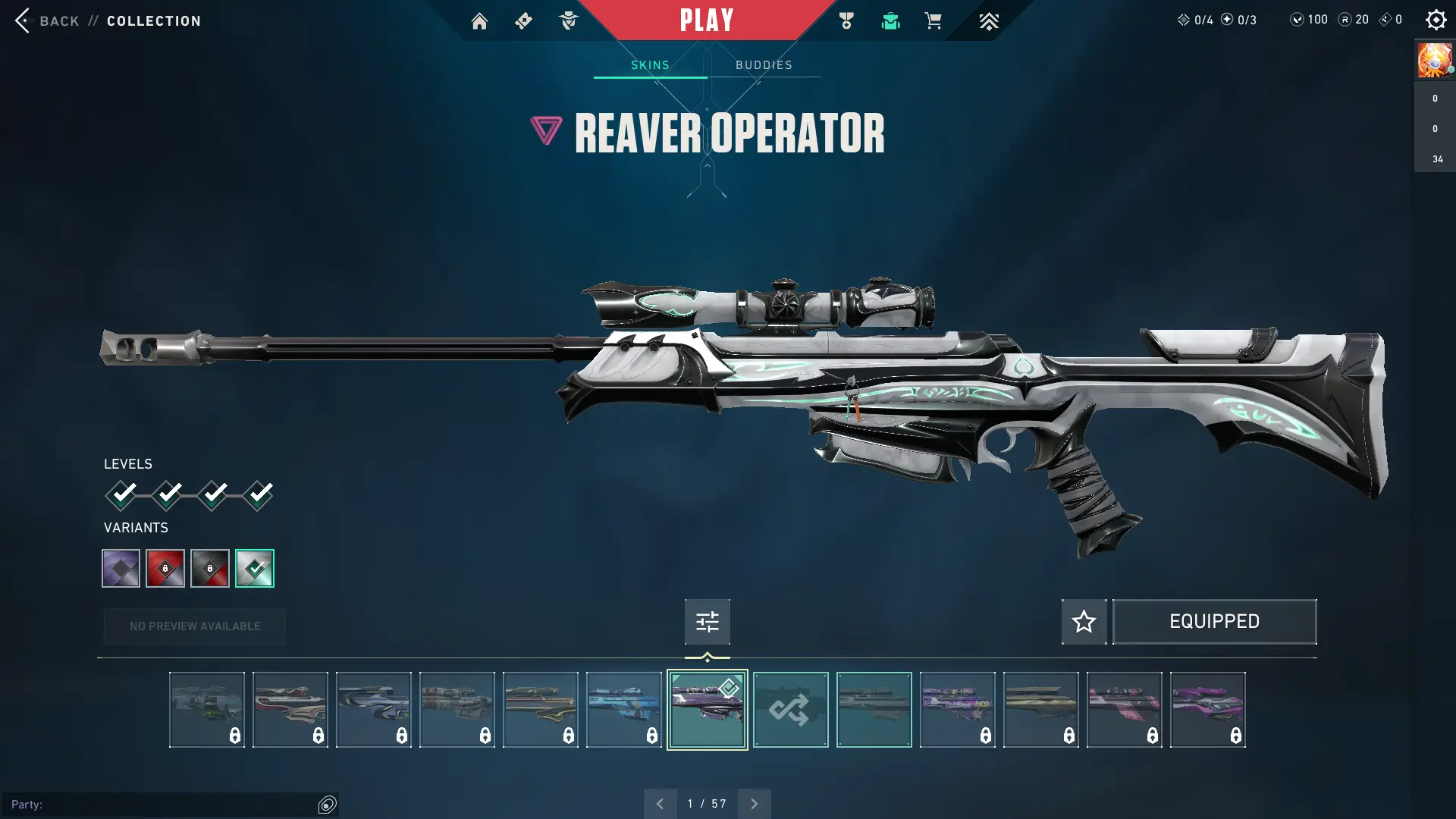Select the white variant swatch

255,568
